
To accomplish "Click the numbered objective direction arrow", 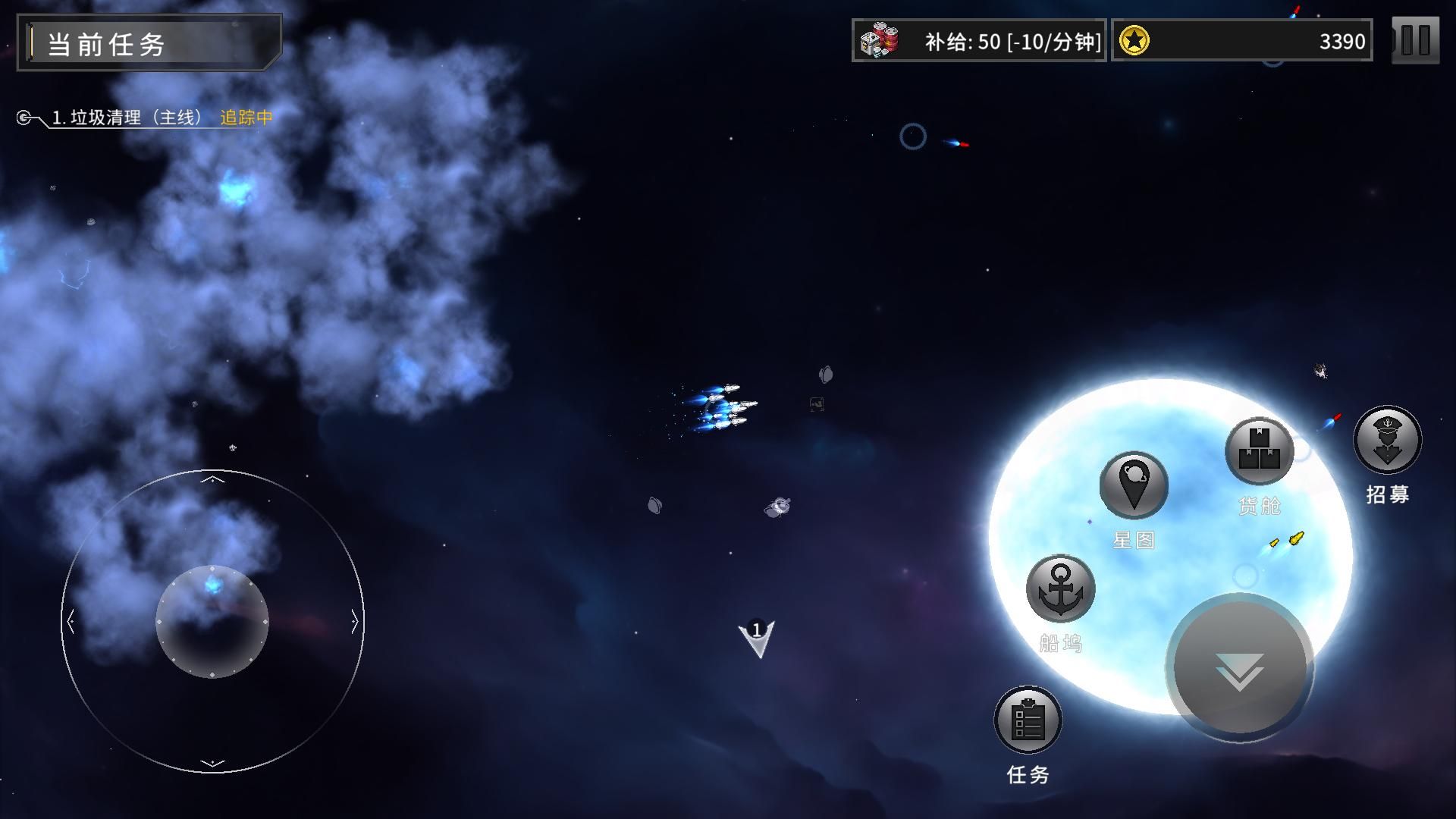I will pyautogui.click(x=757, y=638).
